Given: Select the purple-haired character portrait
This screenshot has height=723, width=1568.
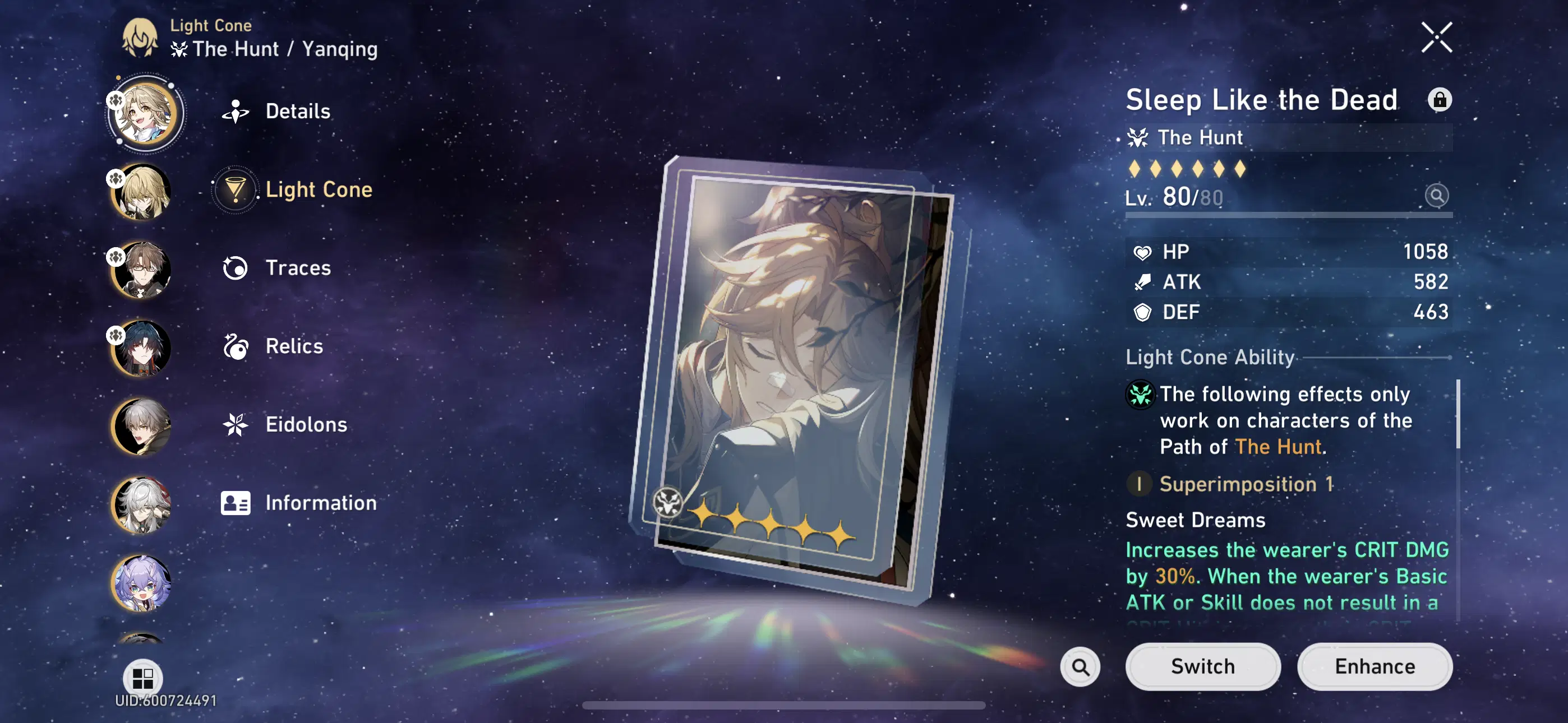Looking at the screenshot, I should pyautogui.click(x=141, y=584).
